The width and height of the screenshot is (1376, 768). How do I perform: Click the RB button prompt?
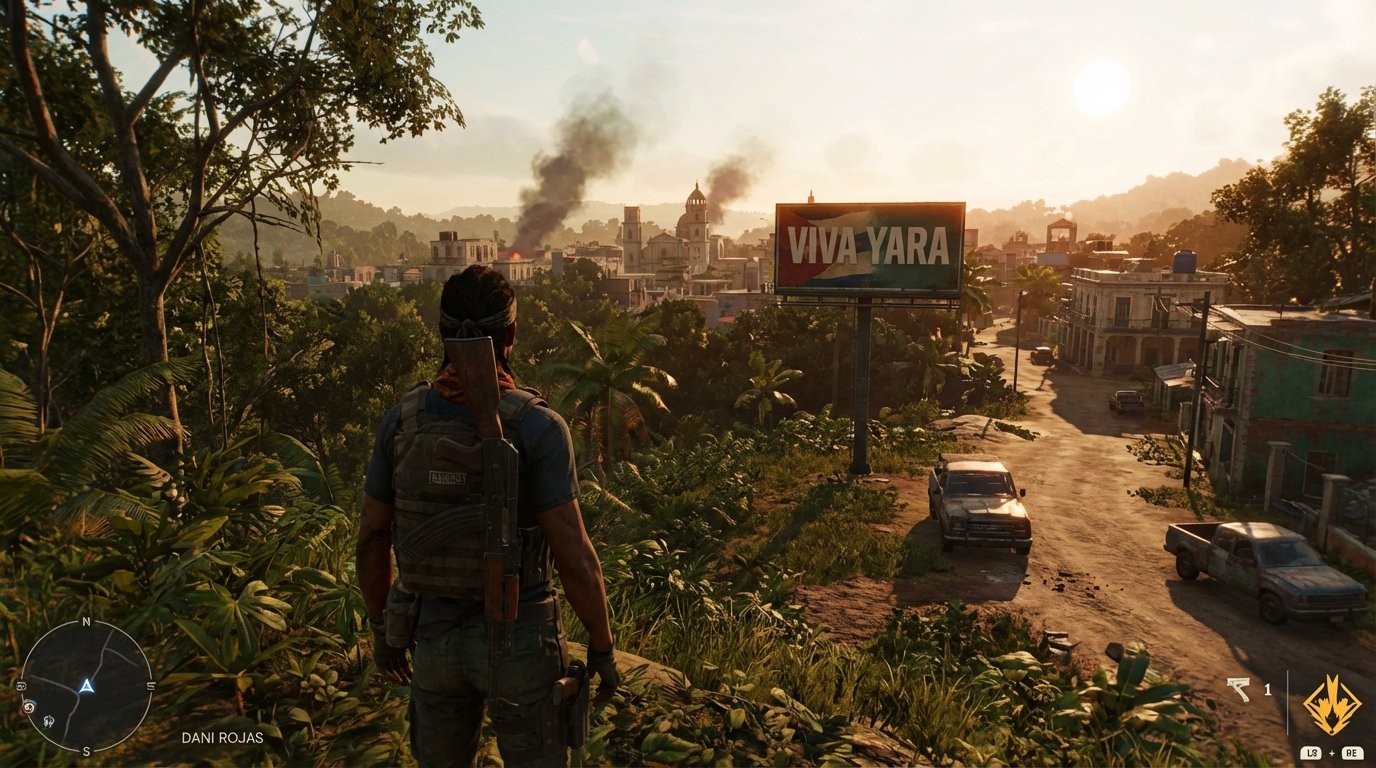[1352, 753]
